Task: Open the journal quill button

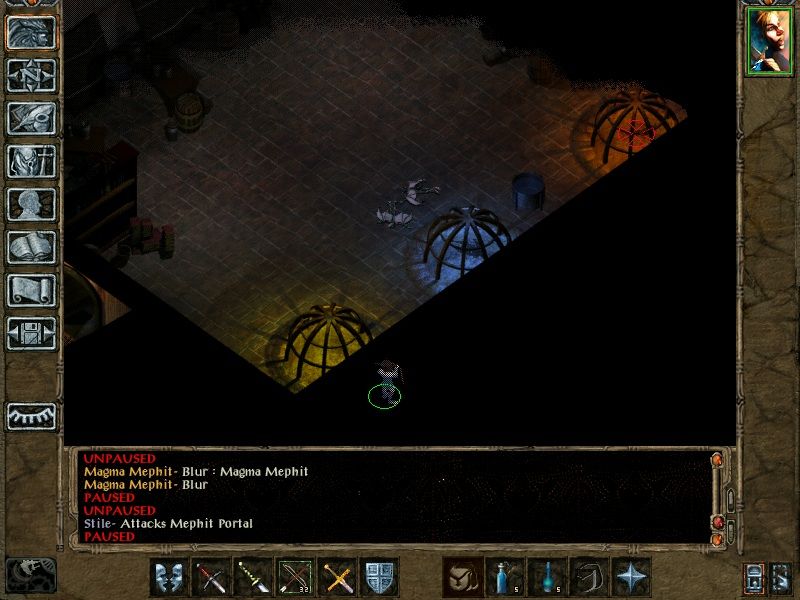Action: (x=31, y=118)
